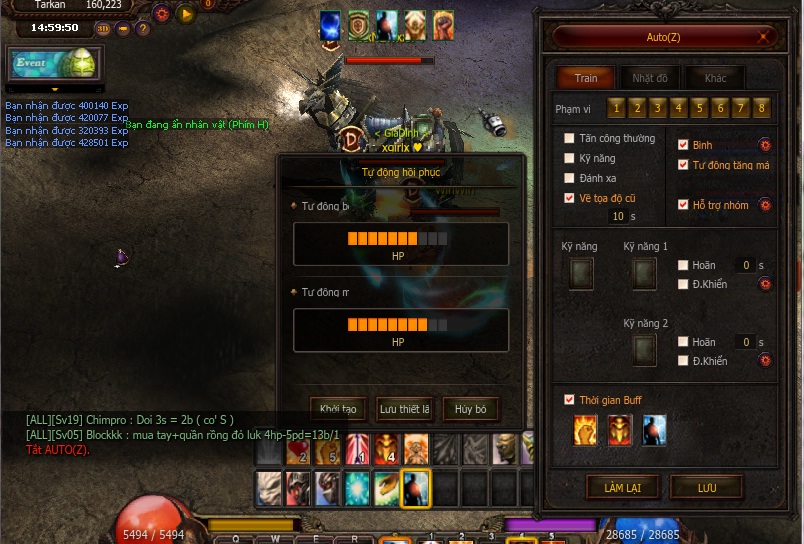
Task: Toggle the Hỗ trợ nhóm checkbox
Action: [x=684, y=205]
